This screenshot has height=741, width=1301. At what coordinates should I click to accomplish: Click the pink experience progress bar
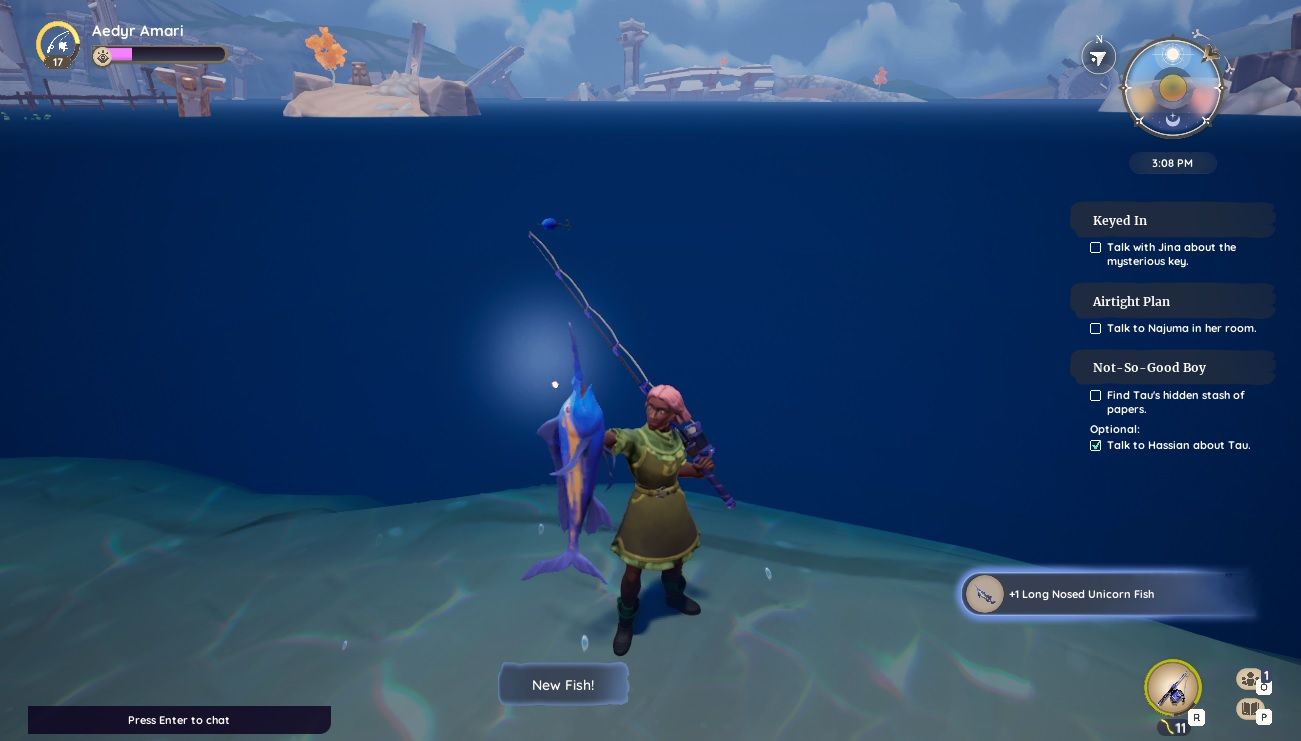click(x=121, y=54)
